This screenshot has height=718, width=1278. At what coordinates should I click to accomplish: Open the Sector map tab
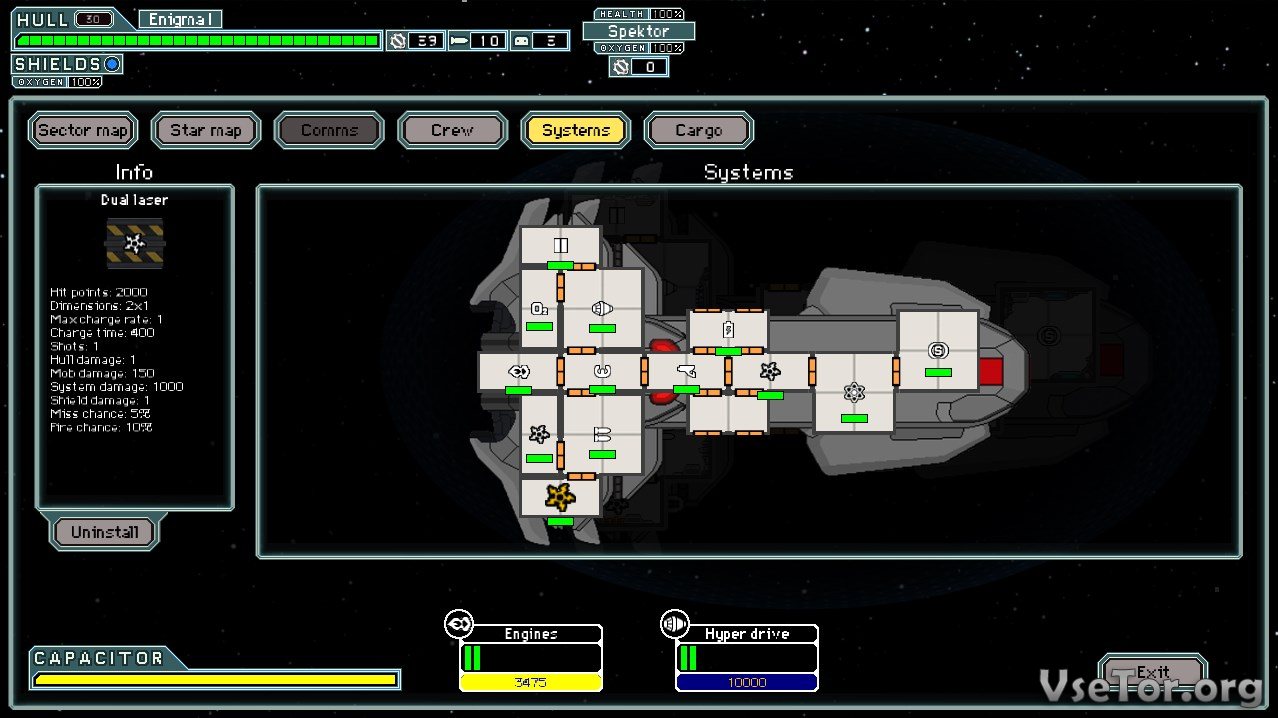(83, 130)
